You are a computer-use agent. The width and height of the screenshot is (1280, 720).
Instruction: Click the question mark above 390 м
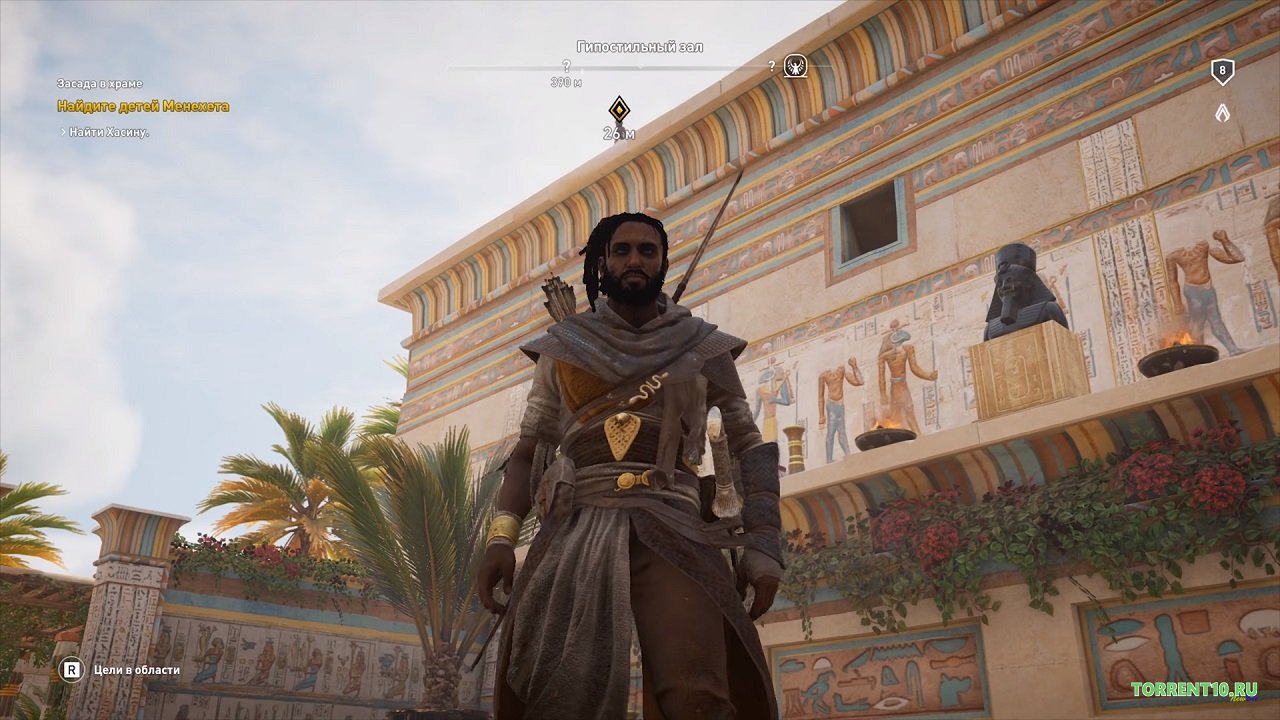[x=566, y=66]
